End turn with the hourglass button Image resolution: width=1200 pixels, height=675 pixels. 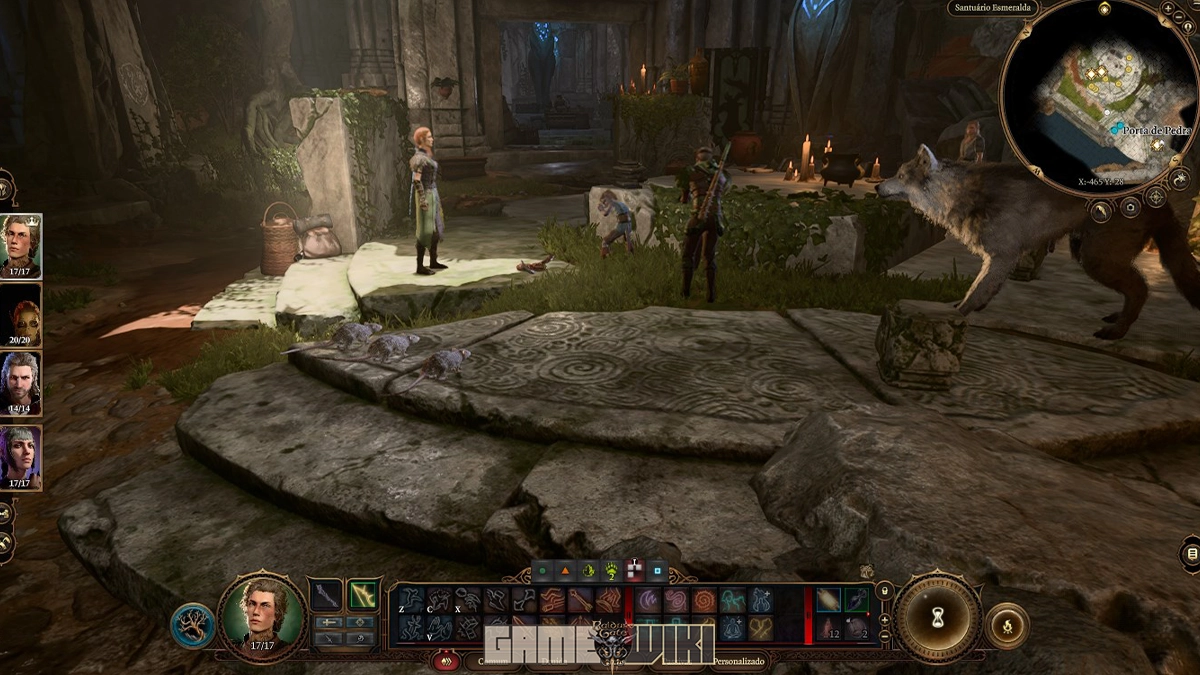coord(938,617)
